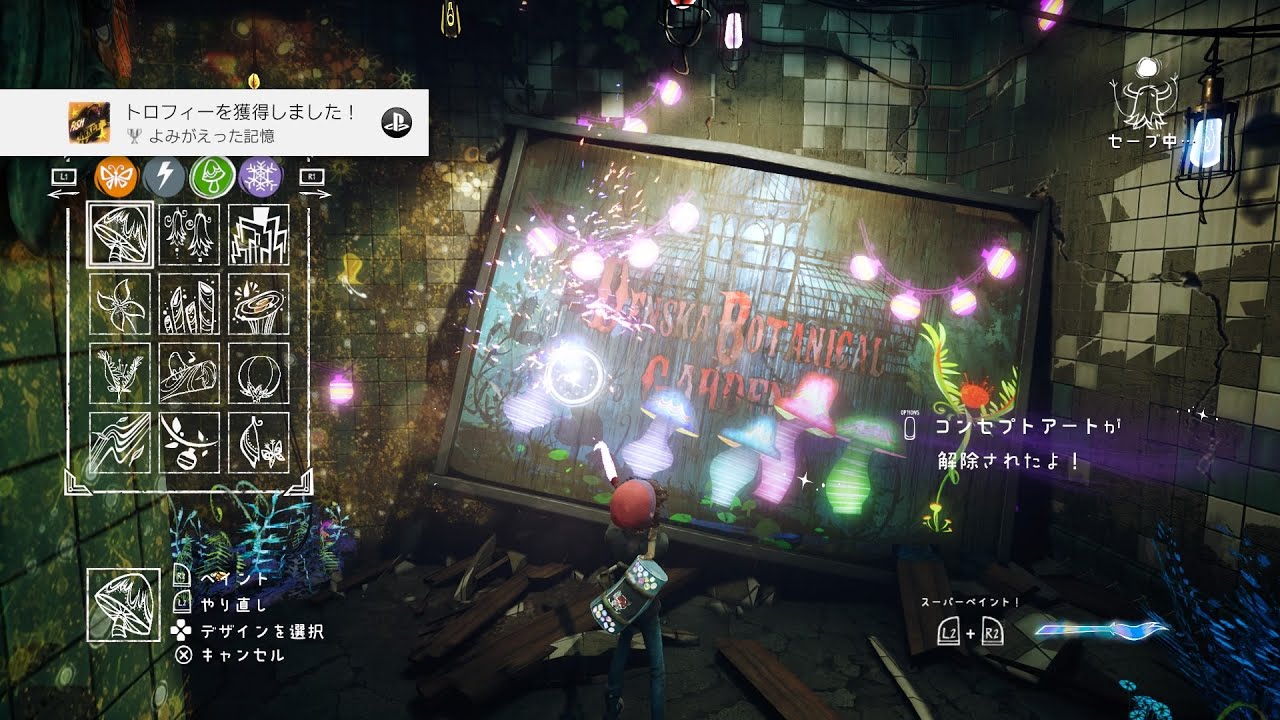The image size is (1280, 720).
Task: Choose the hanging bell flowers design
Action: (189, 235)
